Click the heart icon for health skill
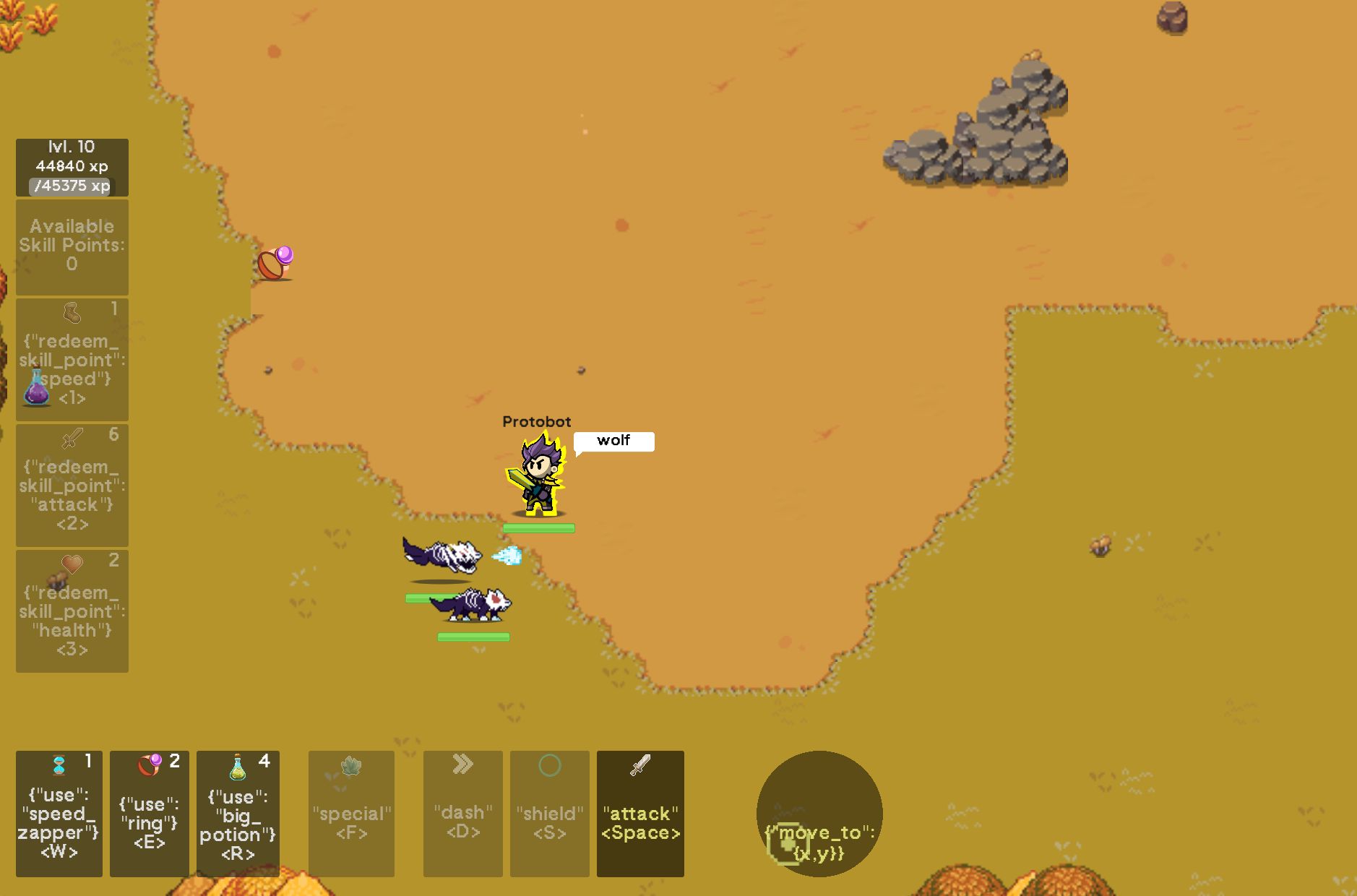 (72, 564)
